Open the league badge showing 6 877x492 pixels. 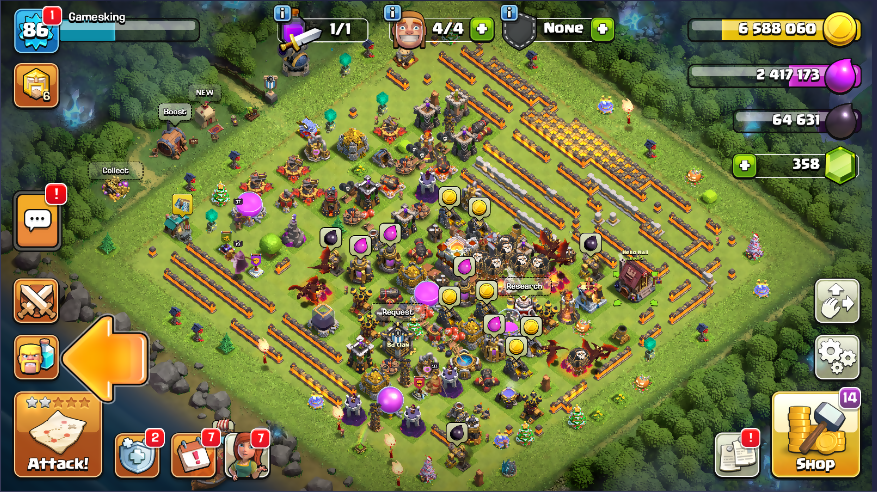35,86
